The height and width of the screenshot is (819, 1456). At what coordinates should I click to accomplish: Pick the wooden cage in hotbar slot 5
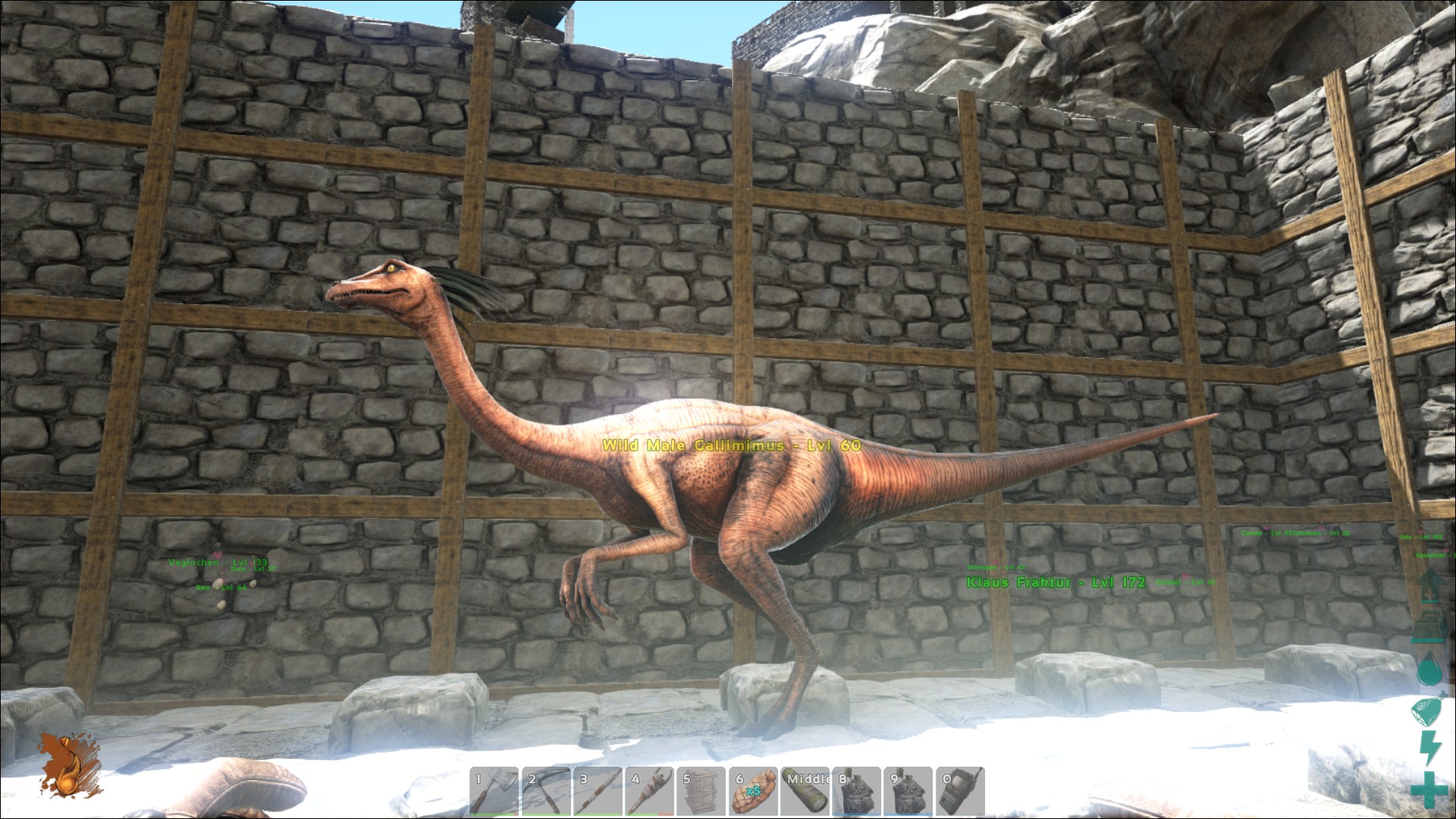click(x=701, y=792)
